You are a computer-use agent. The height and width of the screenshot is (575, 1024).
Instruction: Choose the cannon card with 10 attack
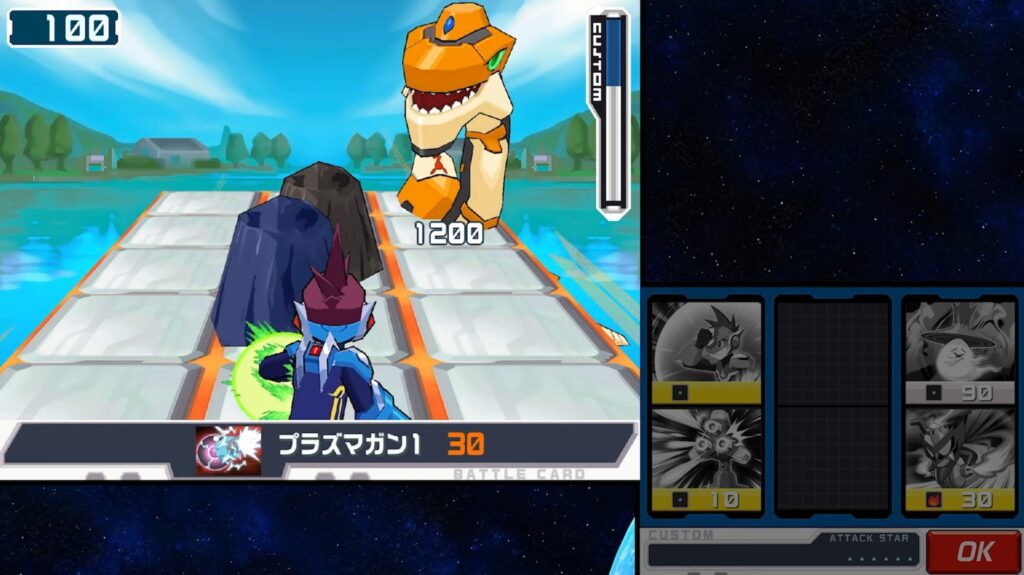coord(706,460)
